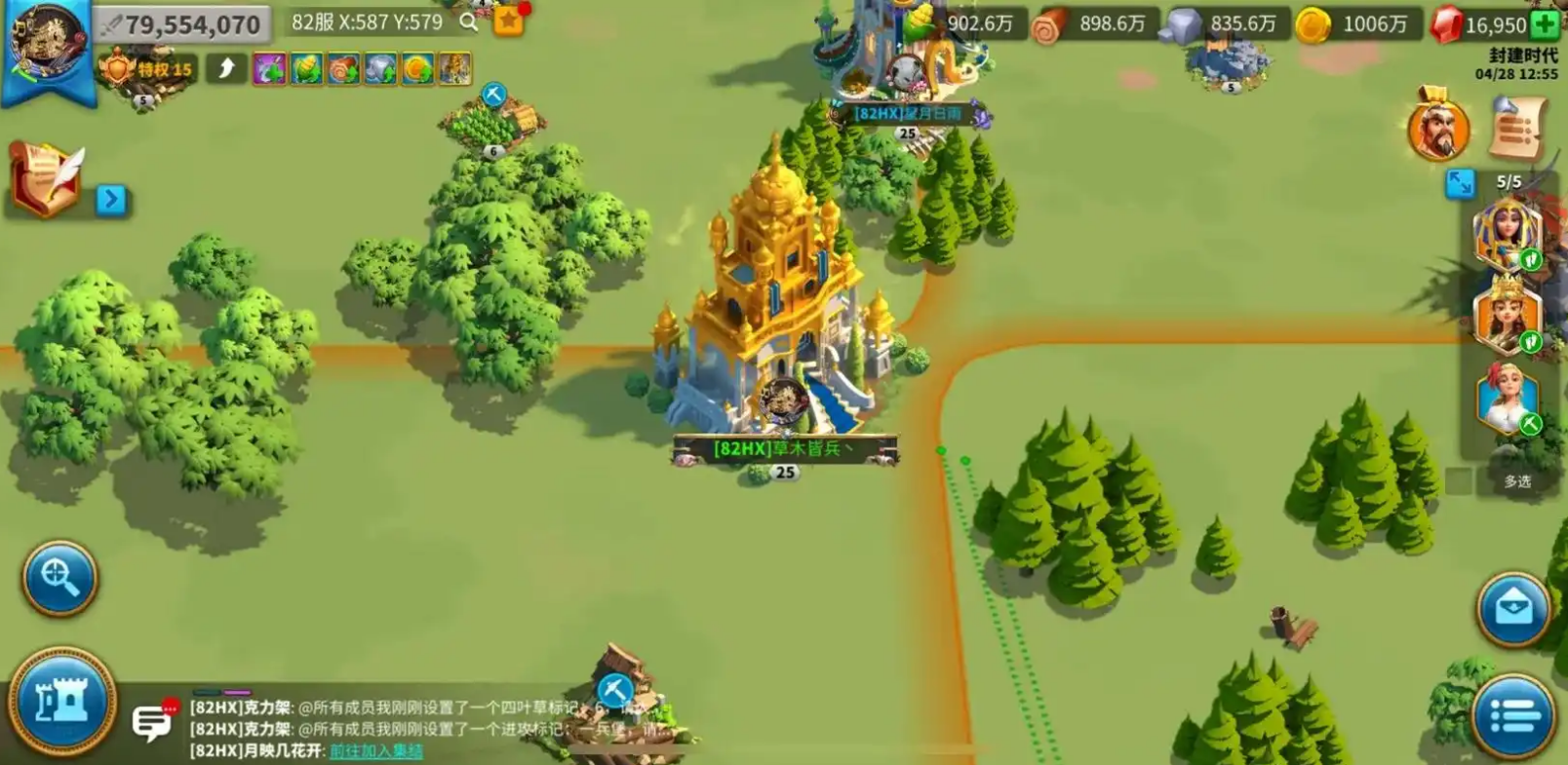The width and height of the screenshot is (1568, 765).
Task: Enable 多选 multi-select mode
Action: pyautogui.click(x=1519, y=480)
